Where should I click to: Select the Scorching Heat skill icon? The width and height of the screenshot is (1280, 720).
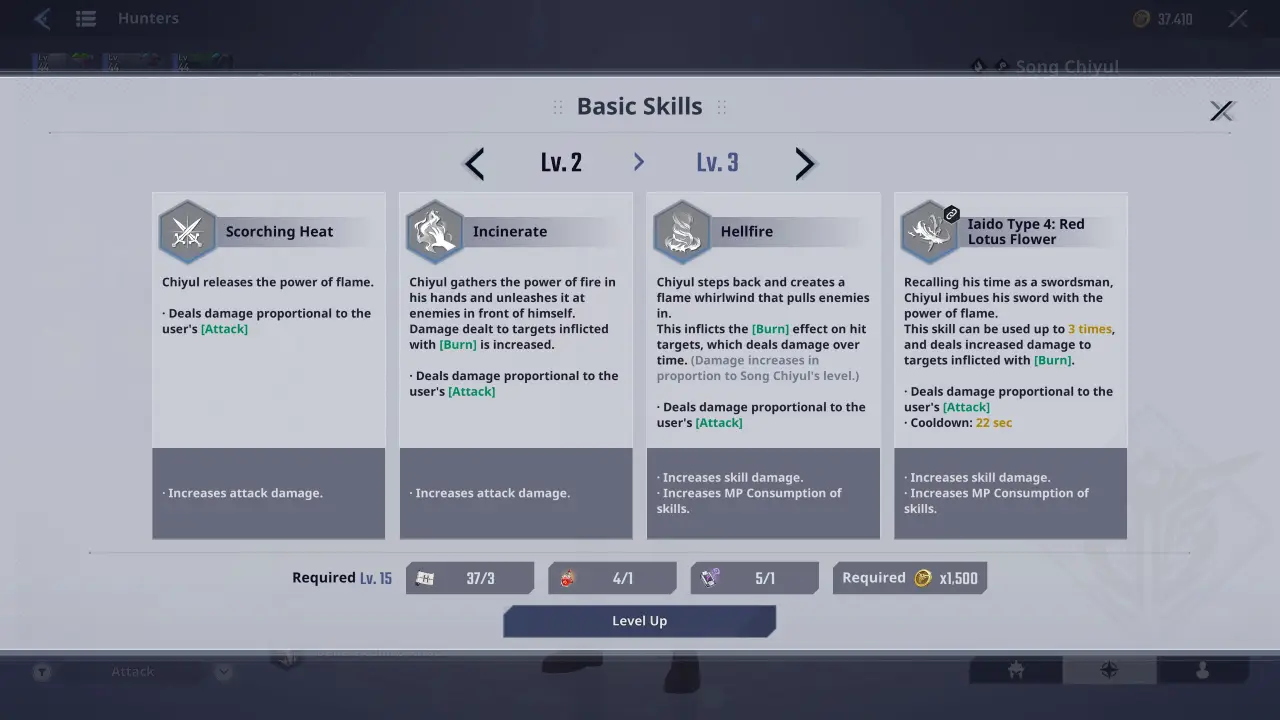point(188,230)
